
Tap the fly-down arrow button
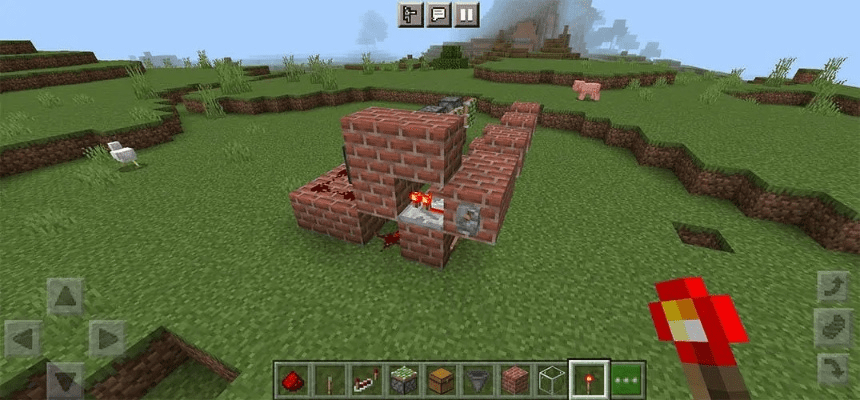coord(833,370)
